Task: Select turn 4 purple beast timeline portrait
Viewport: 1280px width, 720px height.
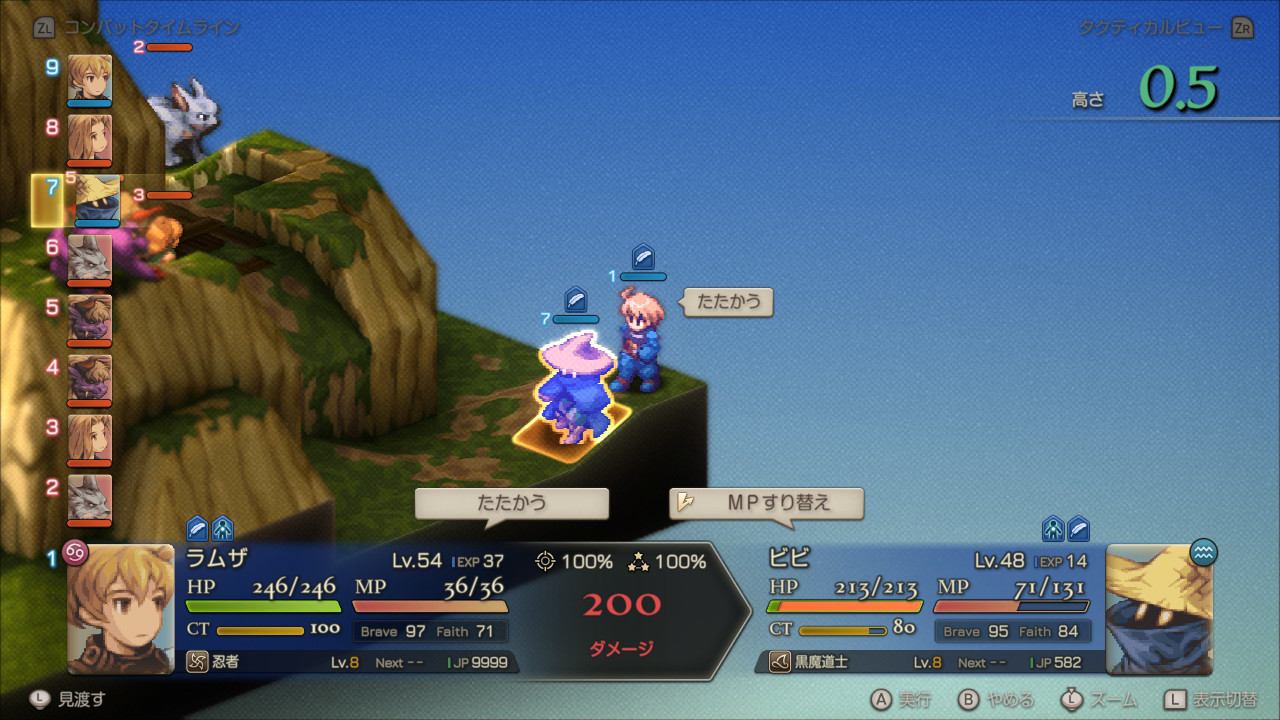Action: pos(90,378)
